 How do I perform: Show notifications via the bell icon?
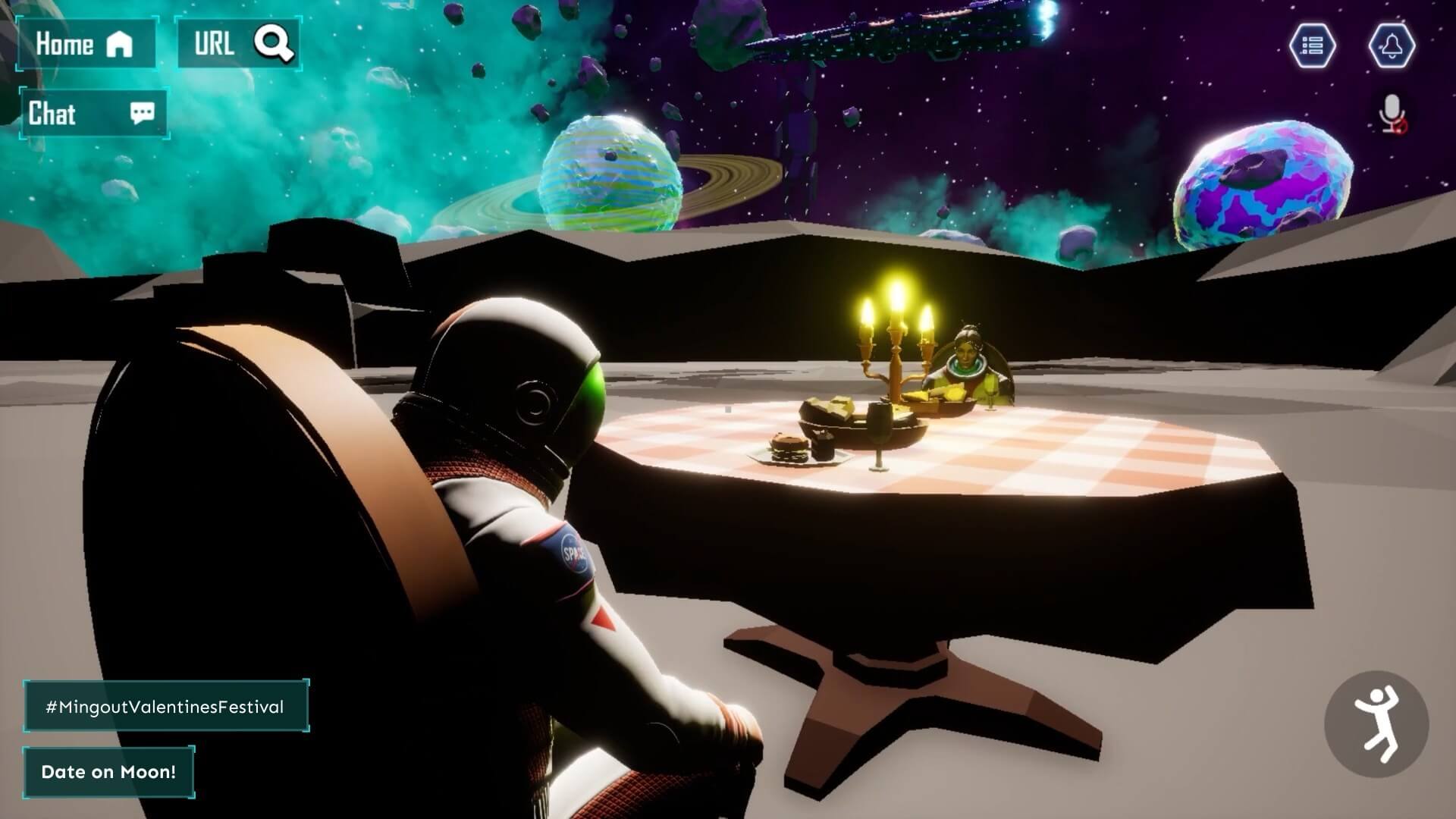pyautogui.click(x=1392, y=45)
